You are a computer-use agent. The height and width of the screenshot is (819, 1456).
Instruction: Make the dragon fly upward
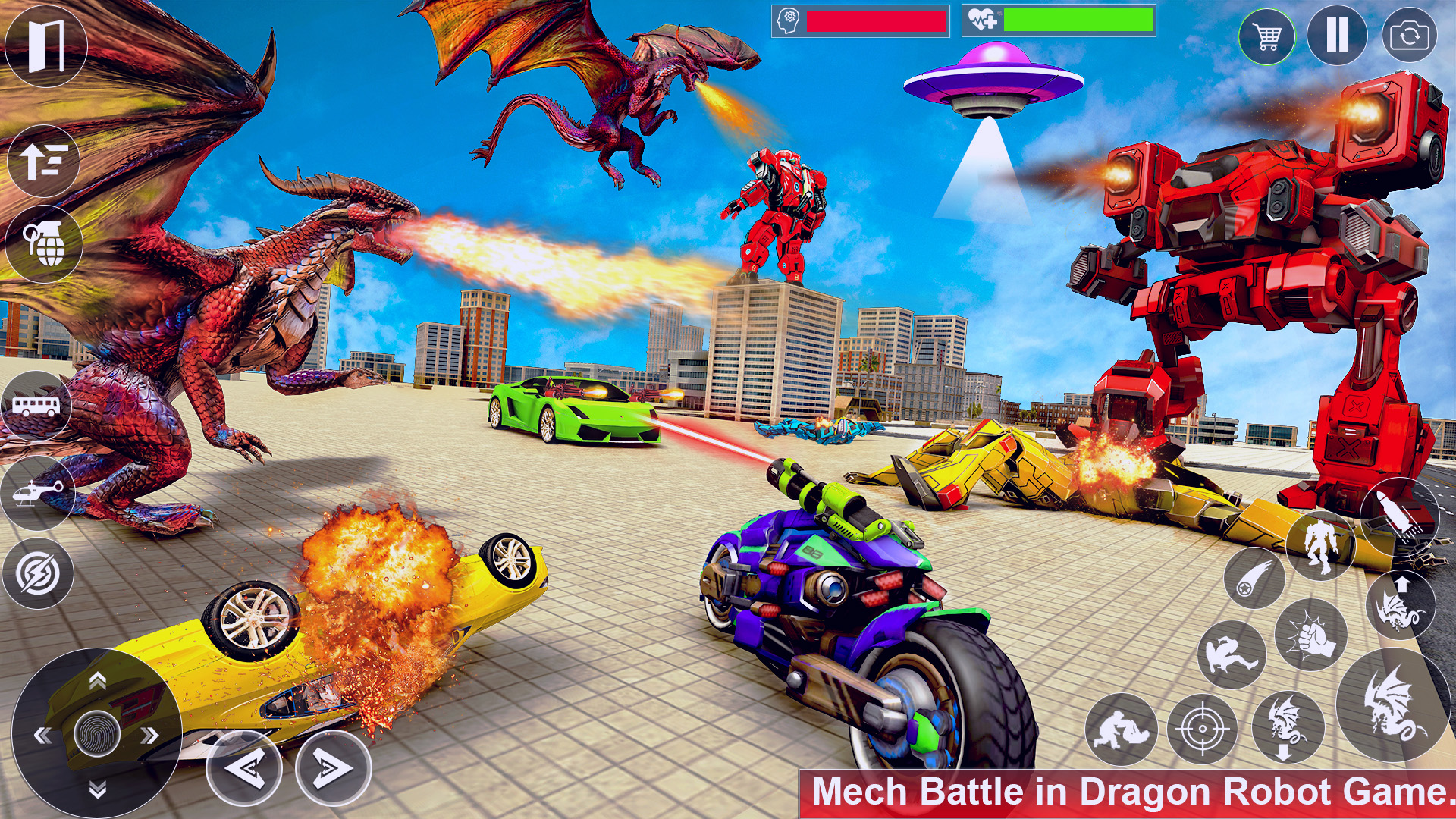pos(1401,604)
